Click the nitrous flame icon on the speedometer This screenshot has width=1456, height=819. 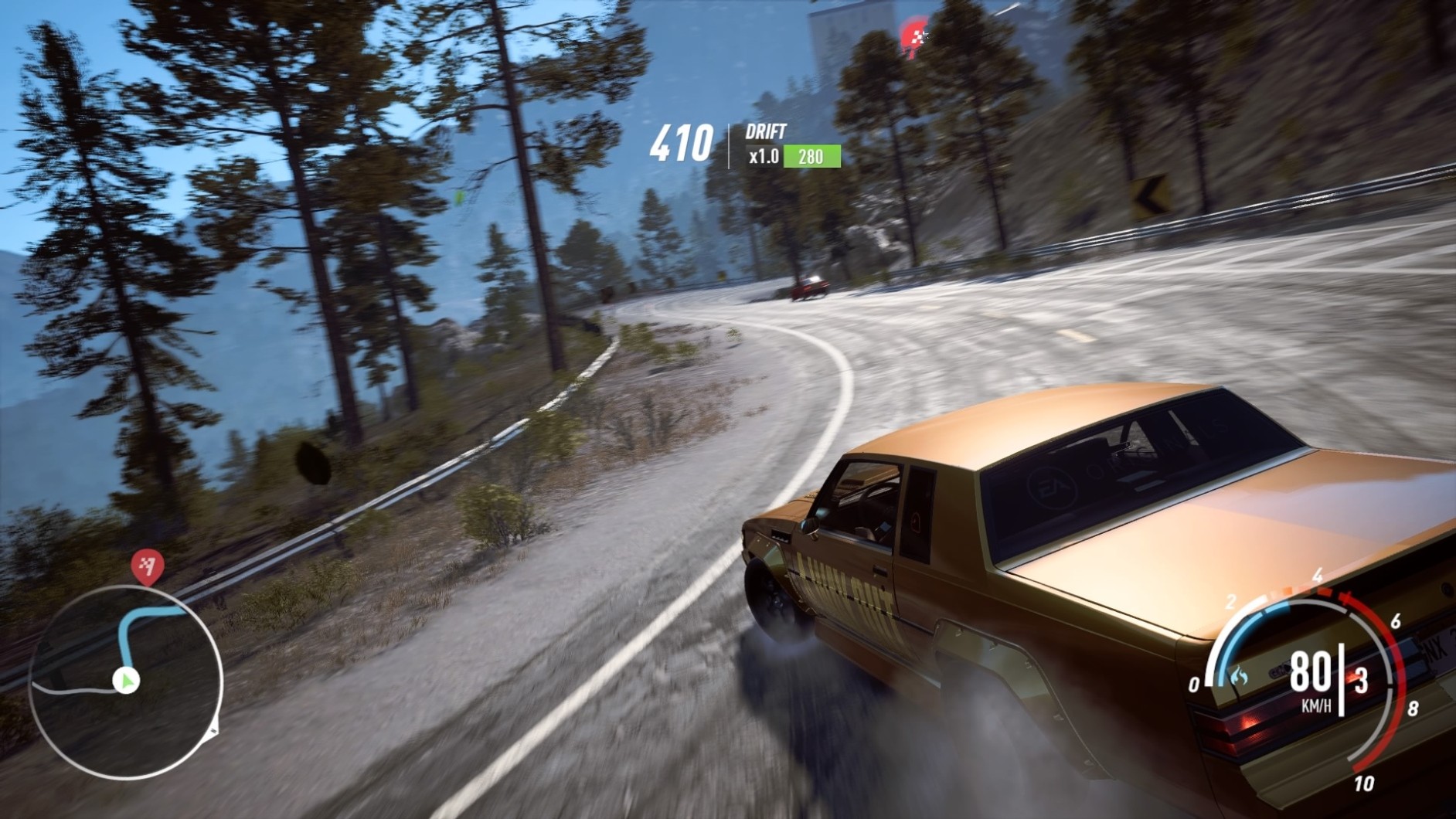(x=1238, y=675)
